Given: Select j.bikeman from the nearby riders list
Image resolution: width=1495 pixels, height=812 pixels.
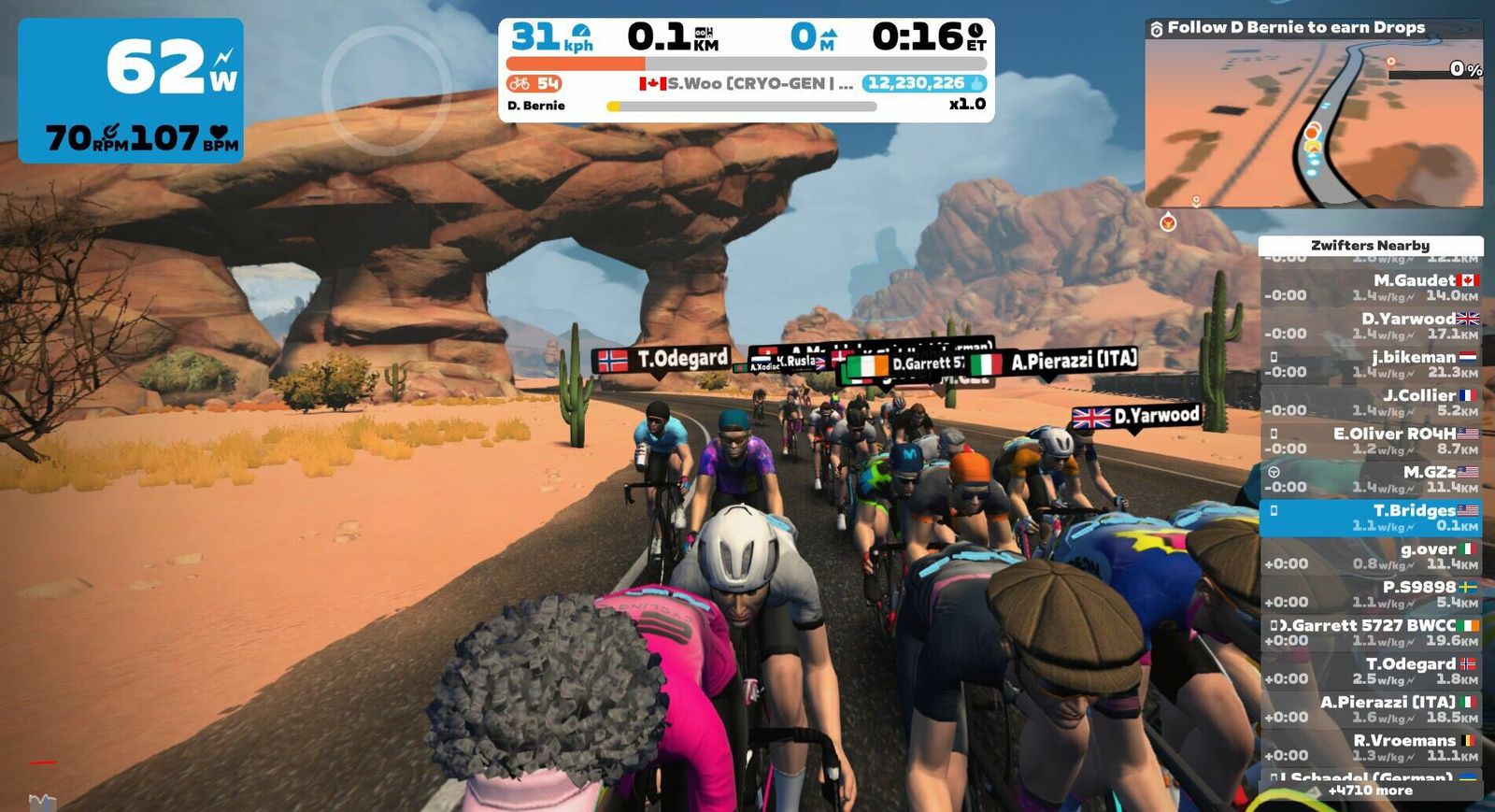Looking at the screenshot, I should pos(1371,364).
